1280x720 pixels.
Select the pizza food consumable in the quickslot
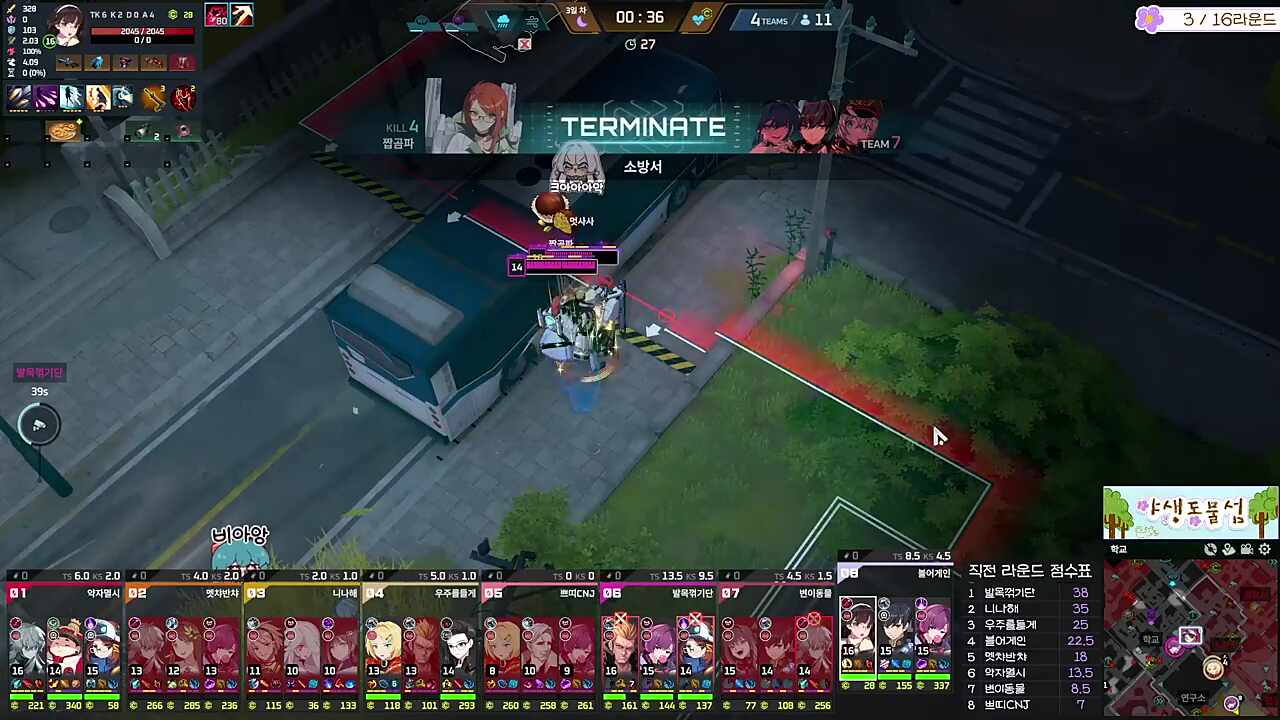(64, 131)
